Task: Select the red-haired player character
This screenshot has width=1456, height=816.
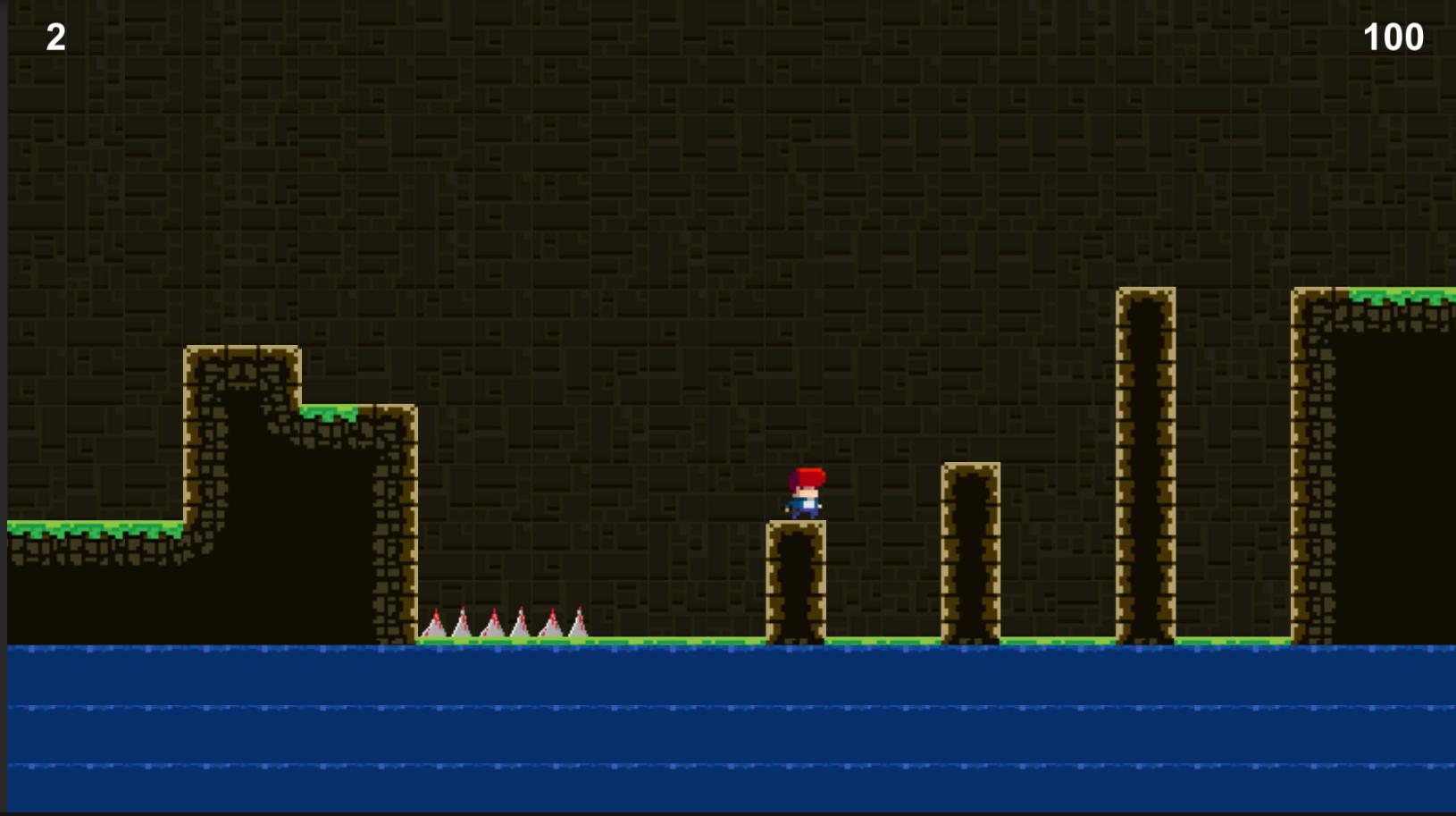Action: [805, 492]
